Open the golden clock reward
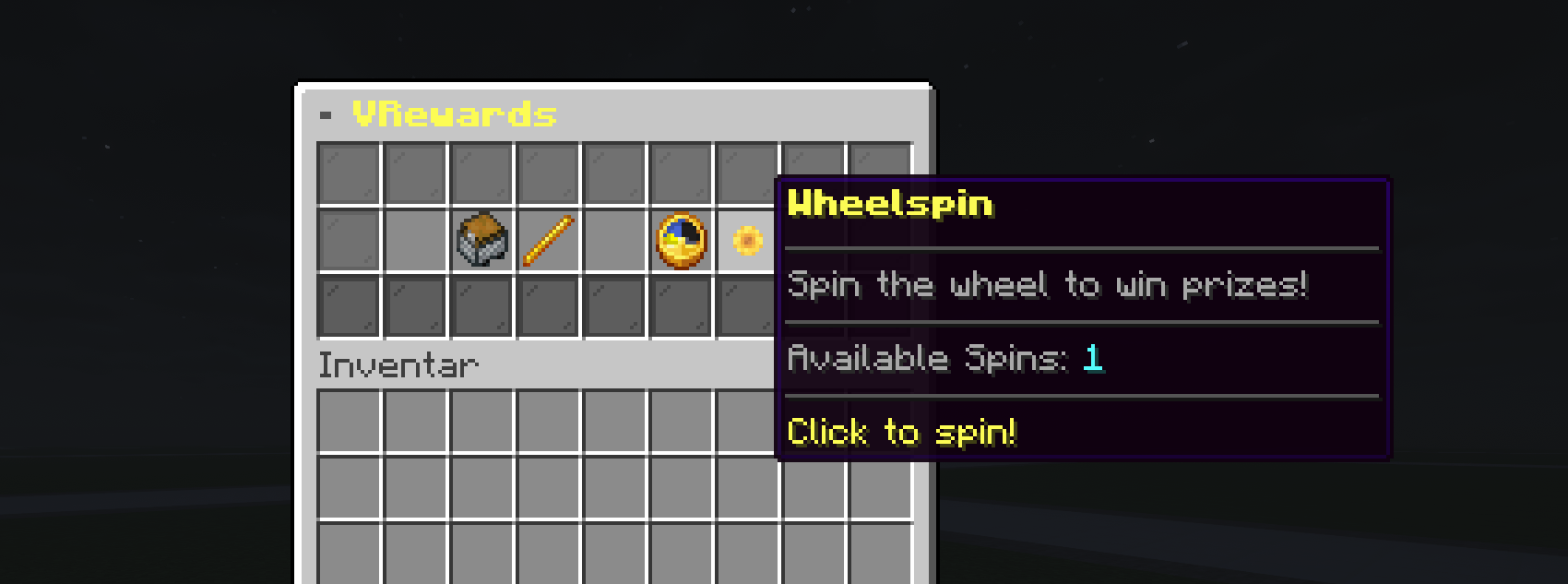Screen dimensions: 1568x584 tap(682, 241)
